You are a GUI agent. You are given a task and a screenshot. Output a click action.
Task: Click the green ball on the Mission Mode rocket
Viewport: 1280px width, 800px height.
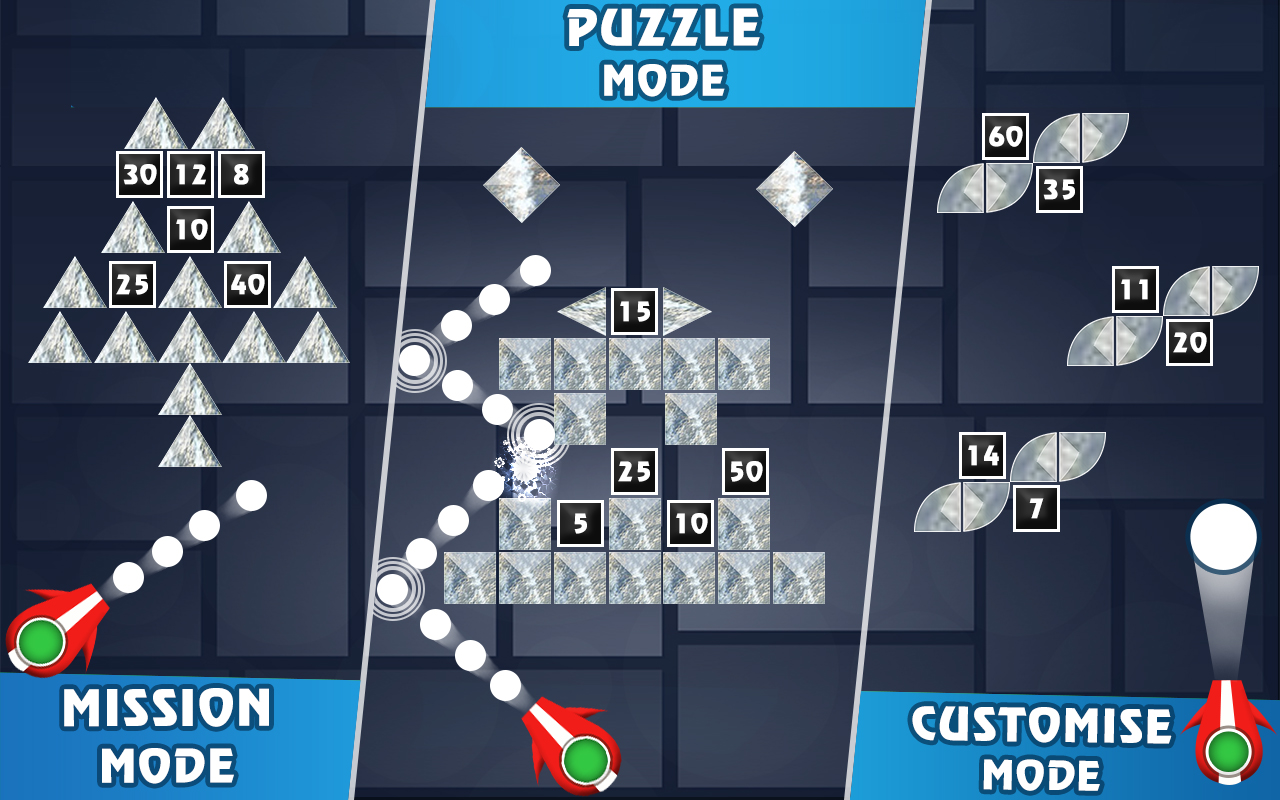pyautogui.click(x=42, y=644)
